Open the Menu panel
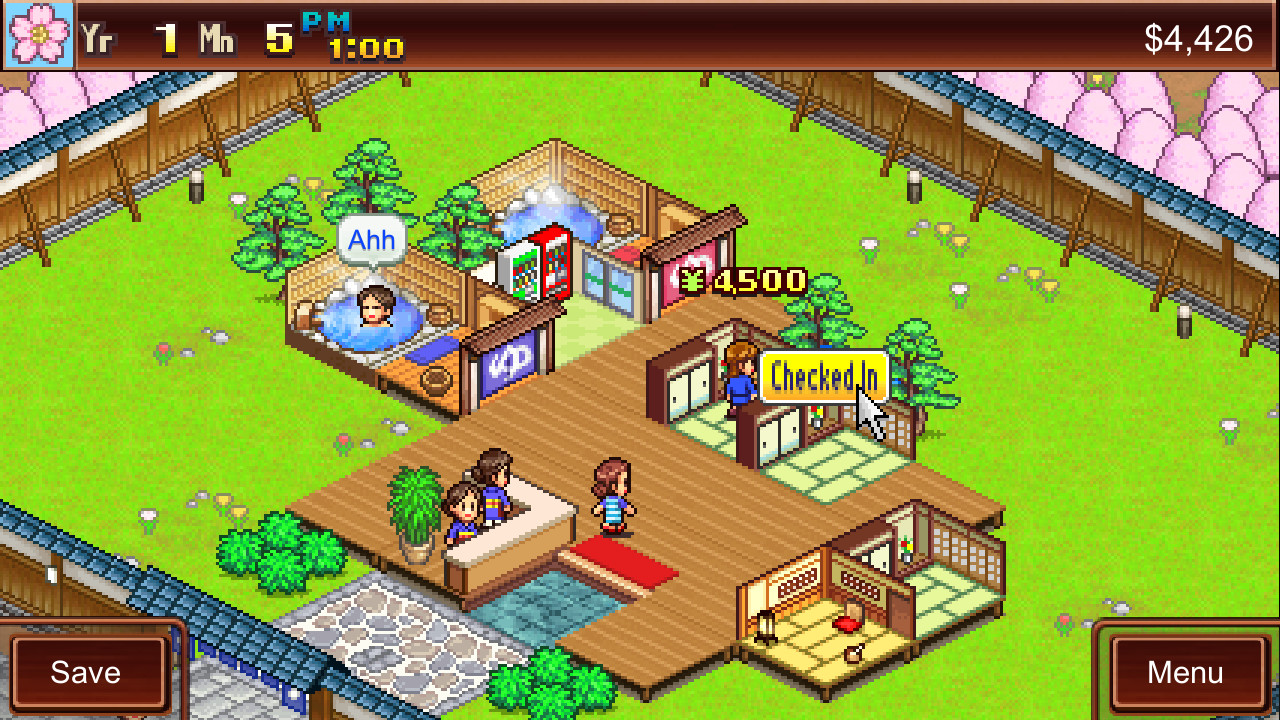1280x720 pixels. pos(1186,672)
